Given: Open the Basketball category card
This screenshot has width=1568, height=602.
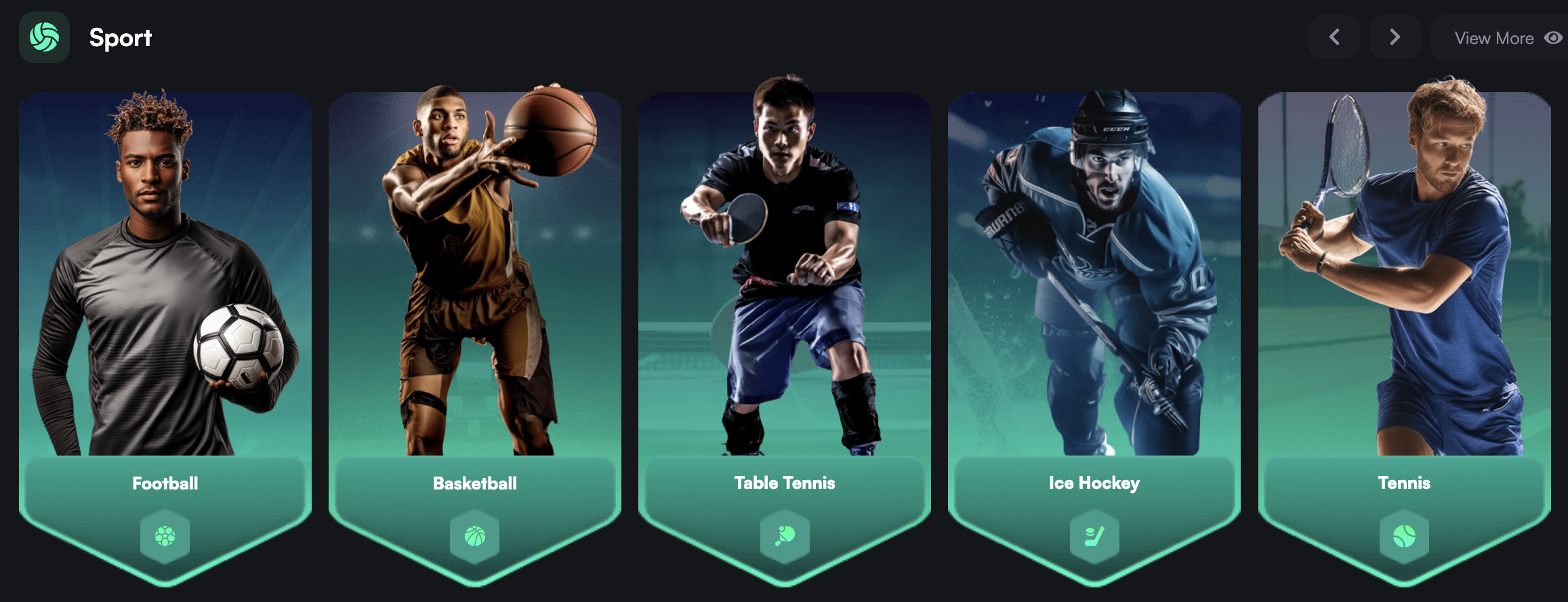Looking at the screenshot, I should 474,271.
